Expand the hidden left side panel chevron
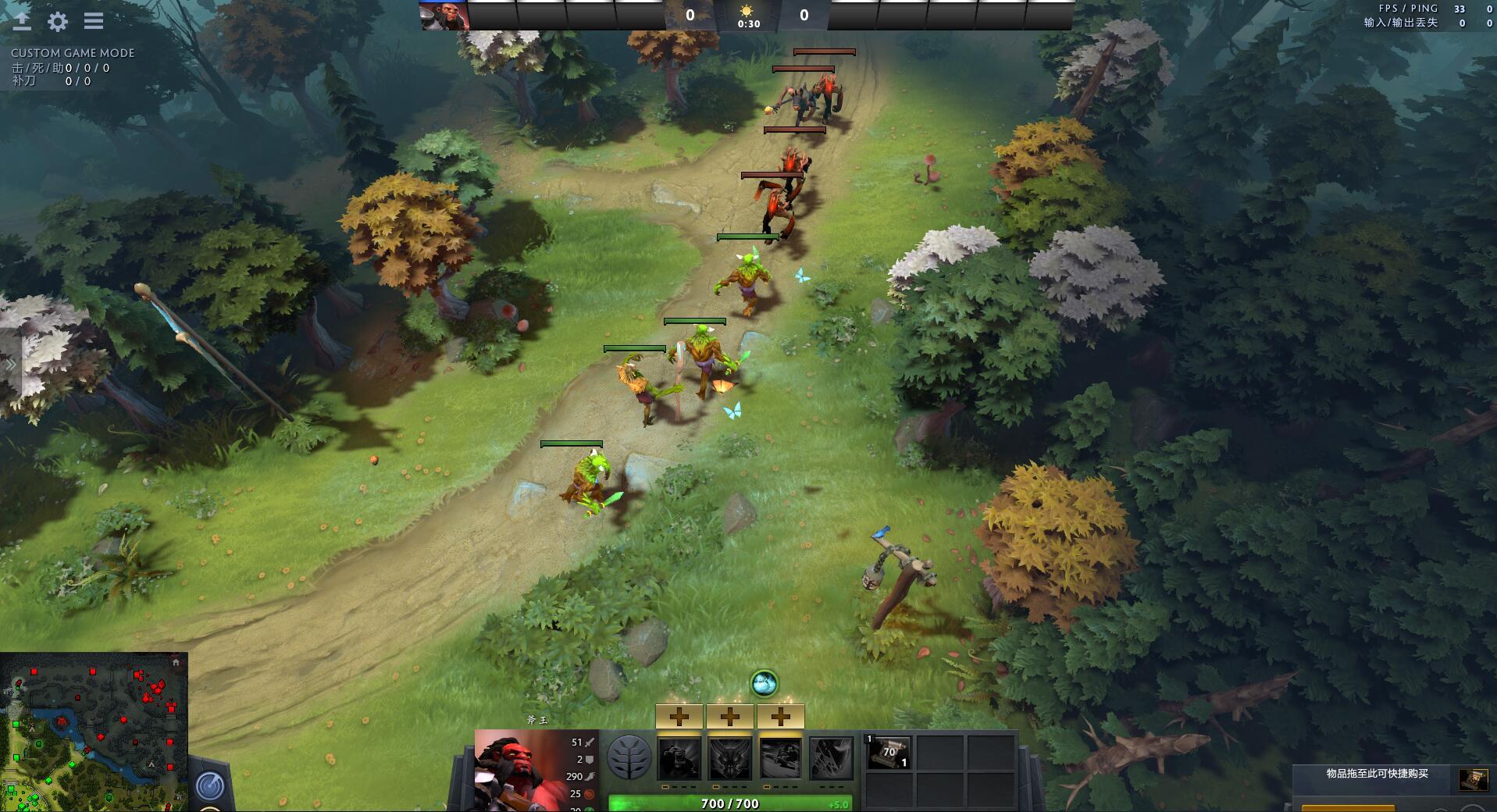The width and height of the screenshot is (1497, 812). tap(11, 362)
